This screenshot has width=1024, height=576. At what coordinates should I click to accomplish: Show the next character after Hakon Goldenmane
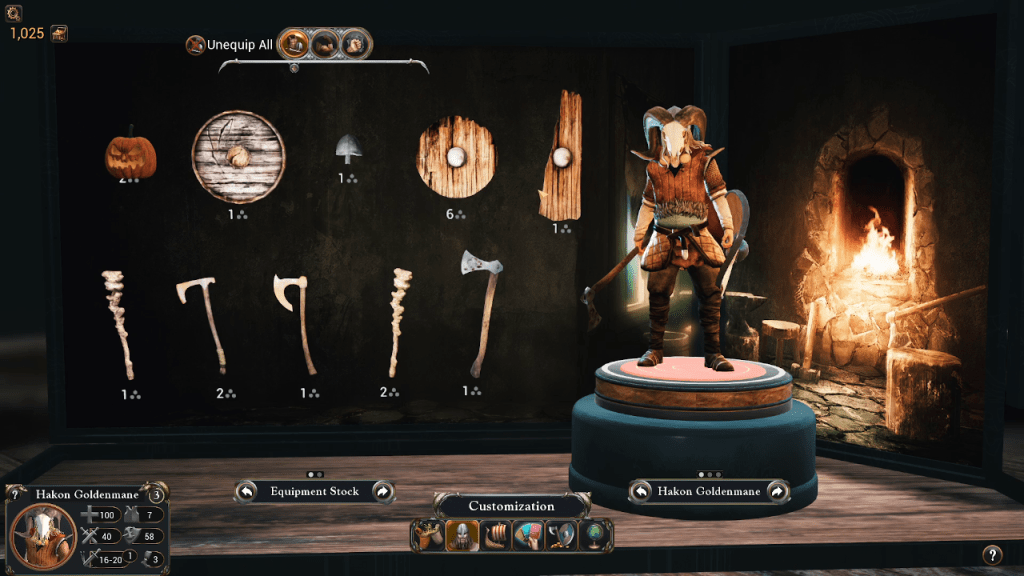click(777, 491)
